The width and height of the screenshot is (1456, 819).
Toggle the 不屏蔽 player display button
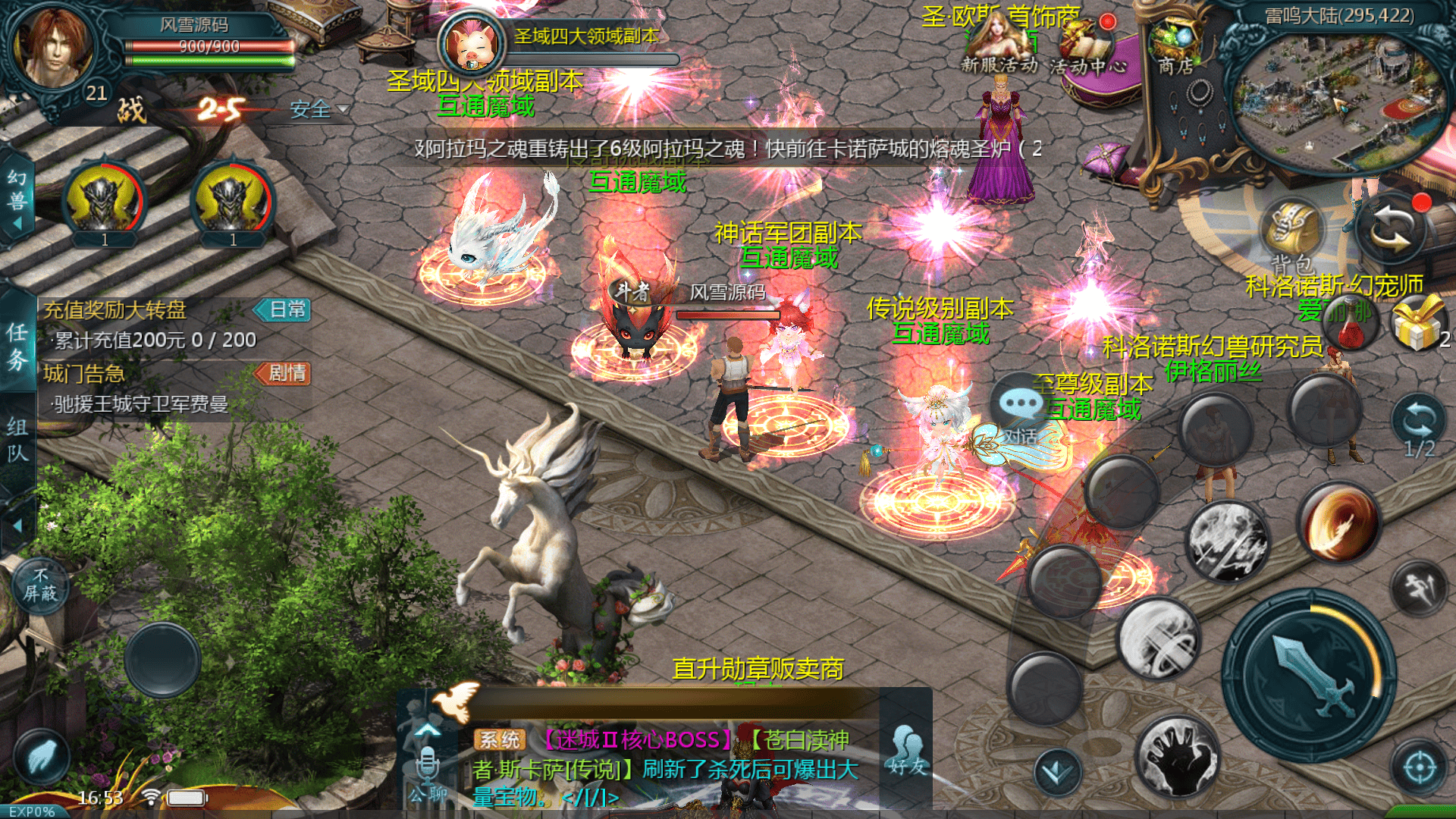coord(40,585)
